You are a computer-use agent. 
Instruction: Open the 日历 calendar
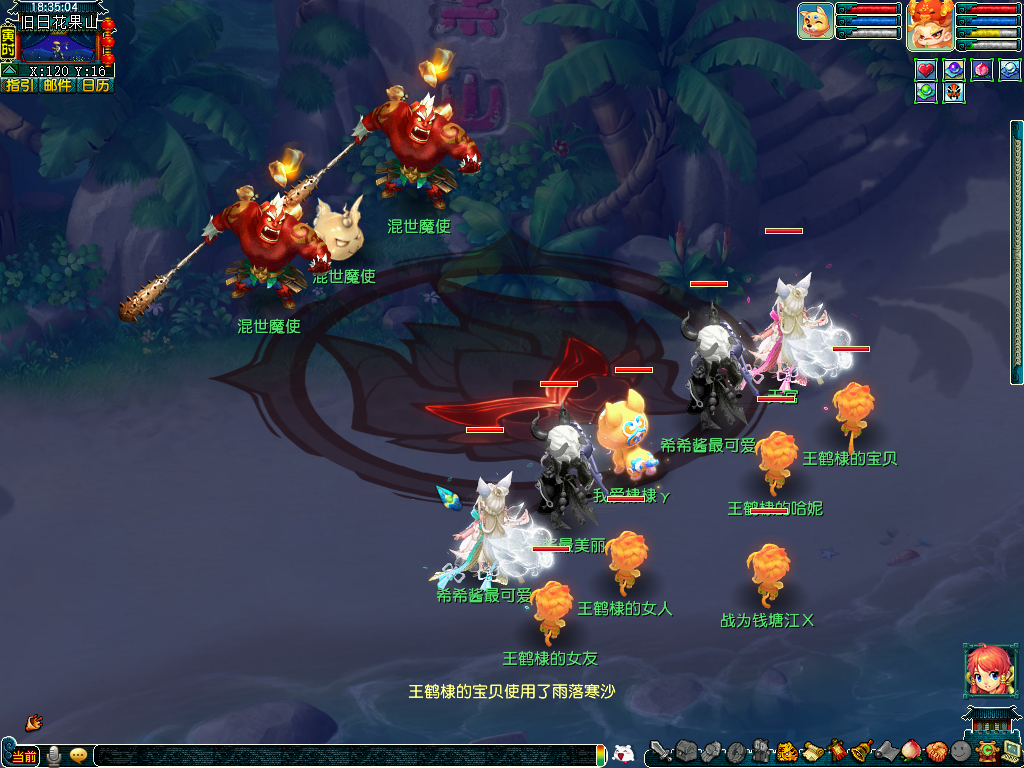pyautogui.click(x=96, y=85)
